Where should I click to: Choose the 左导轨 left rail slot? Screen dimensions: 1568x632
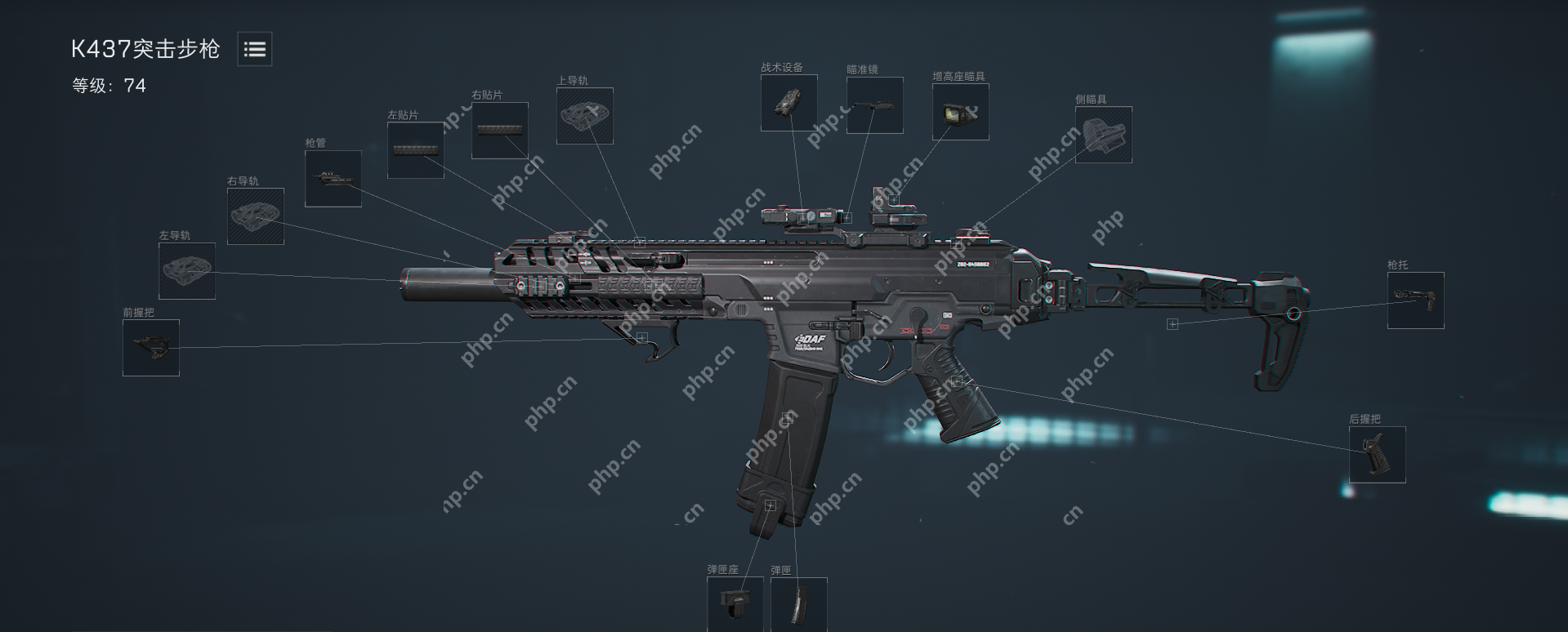187,271
